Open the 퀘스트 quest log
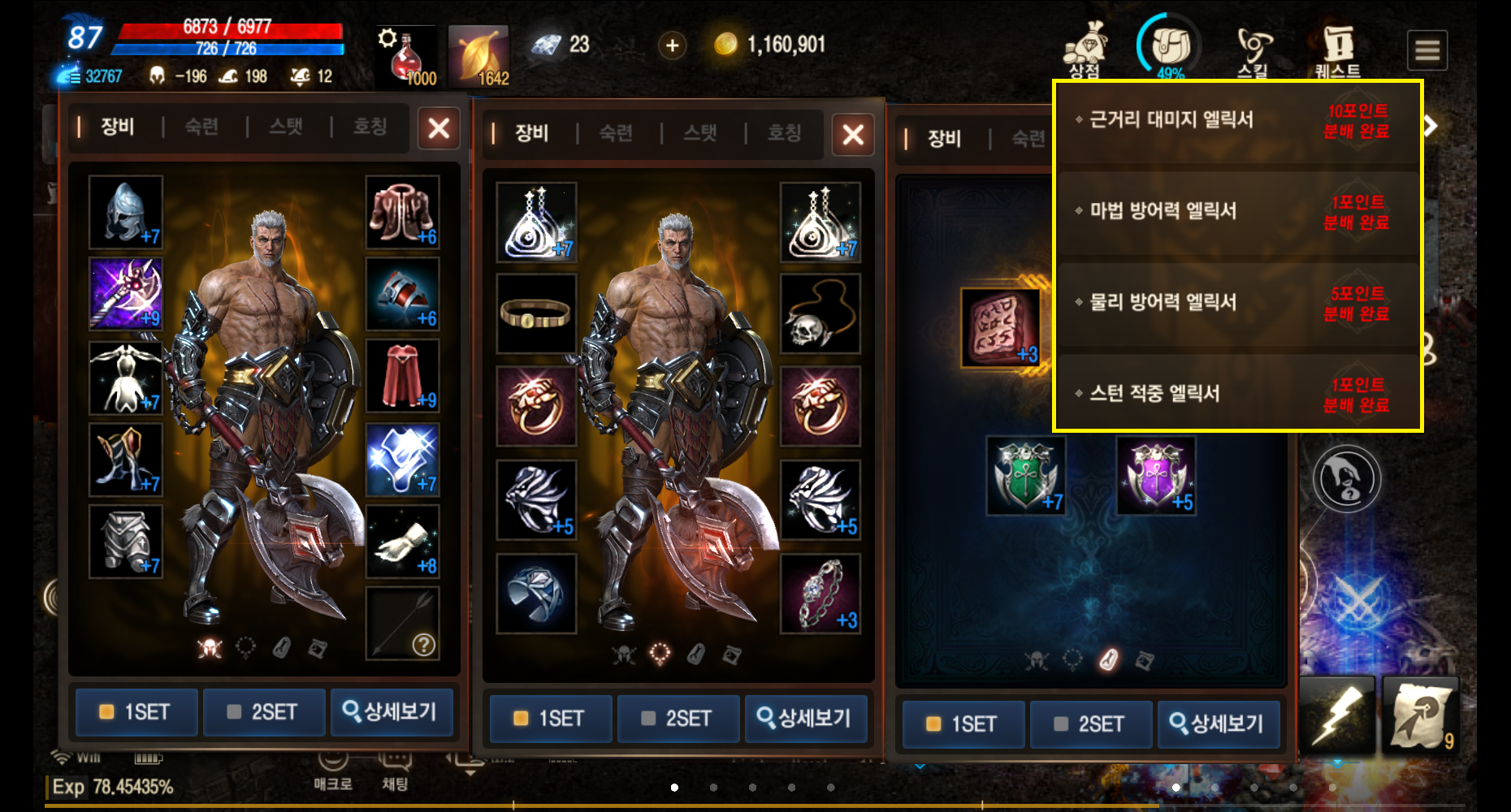This screenshot has height=812, width=1511. click(1337, 50)
